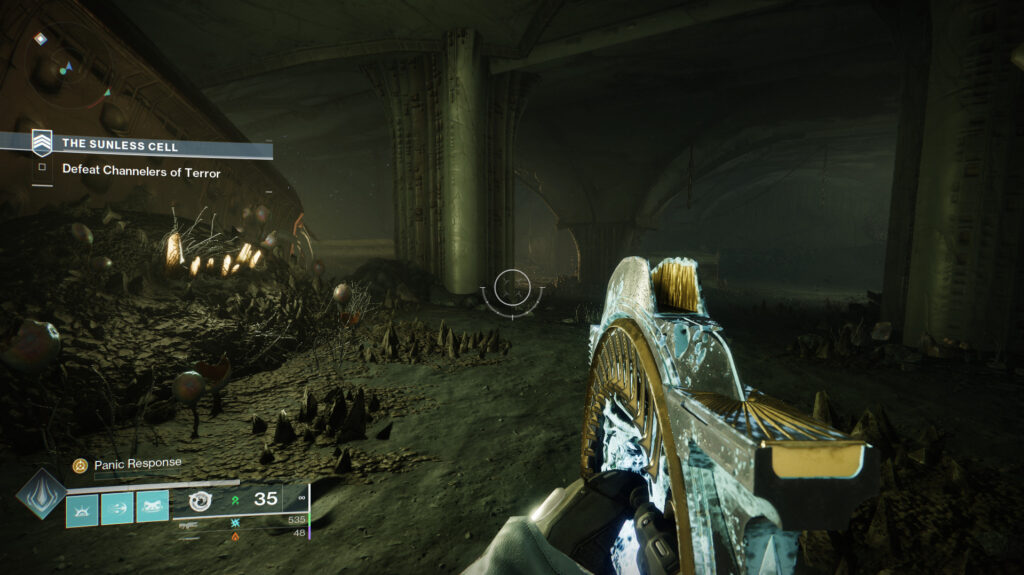Select The Sunless Cell objective banner

pyautogui.click(x=150, y=145)
